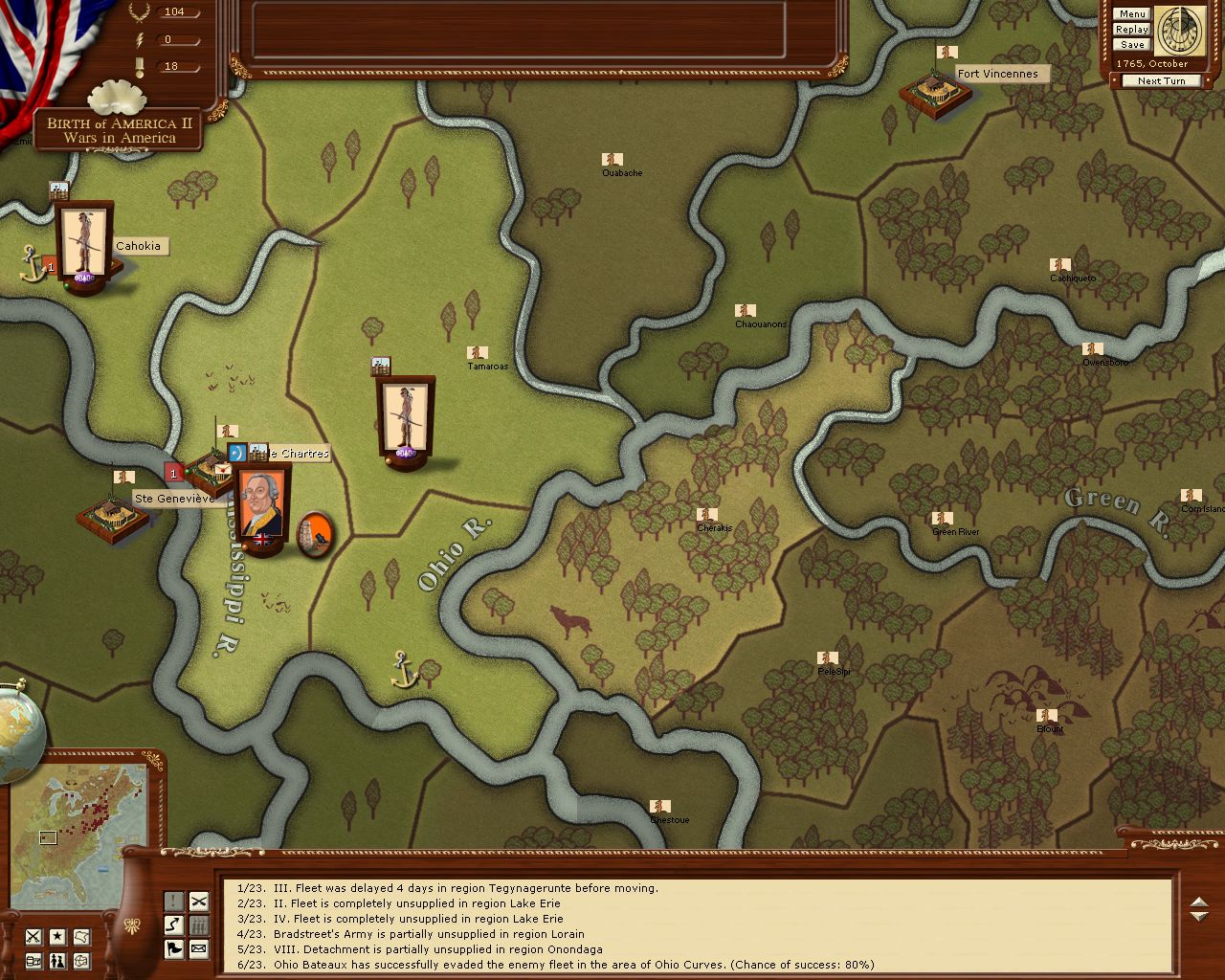The width and height of the screenshot is (1225, 980).
Task: End turn with Next Turn
Action: pyautogui.click(x=1161, y=81)
